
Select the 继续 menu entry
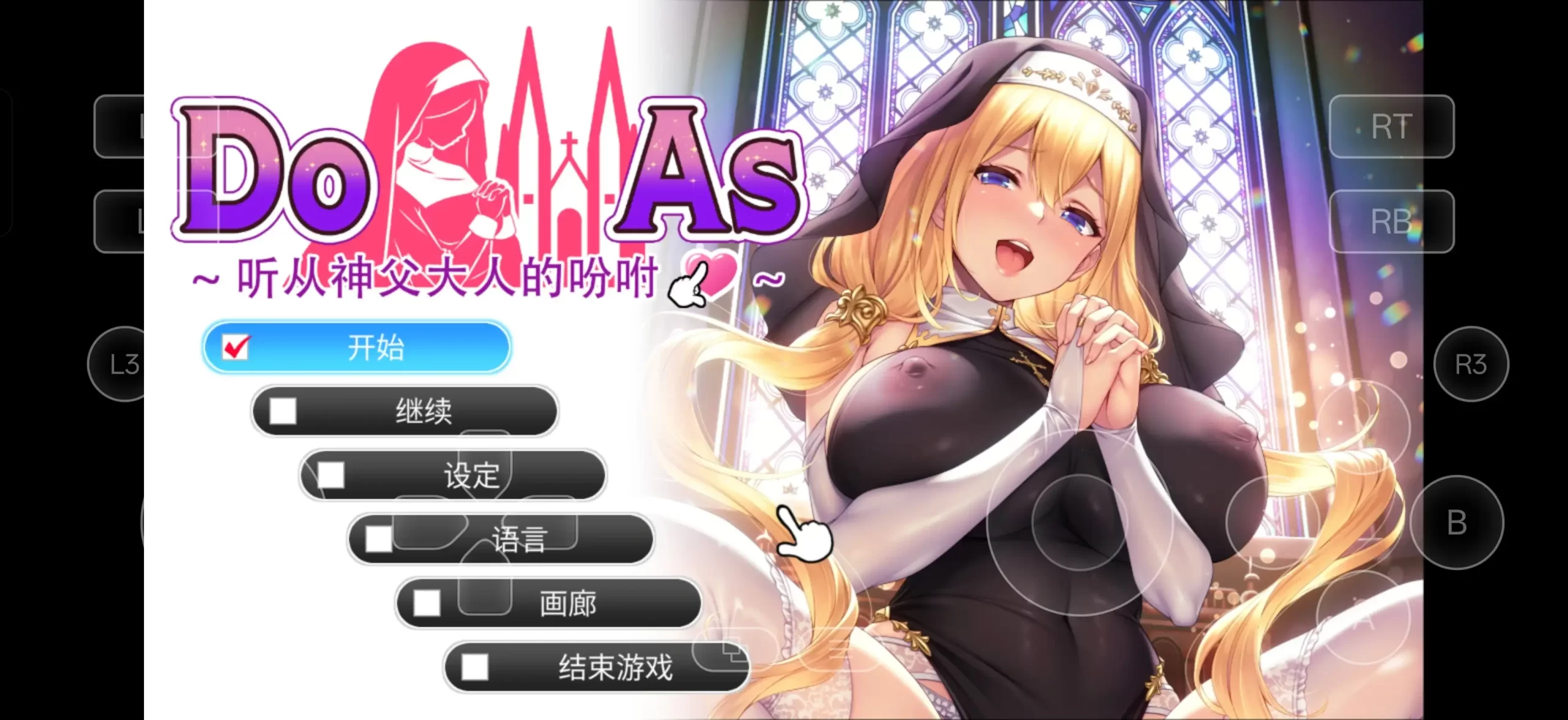coord(424,411)
